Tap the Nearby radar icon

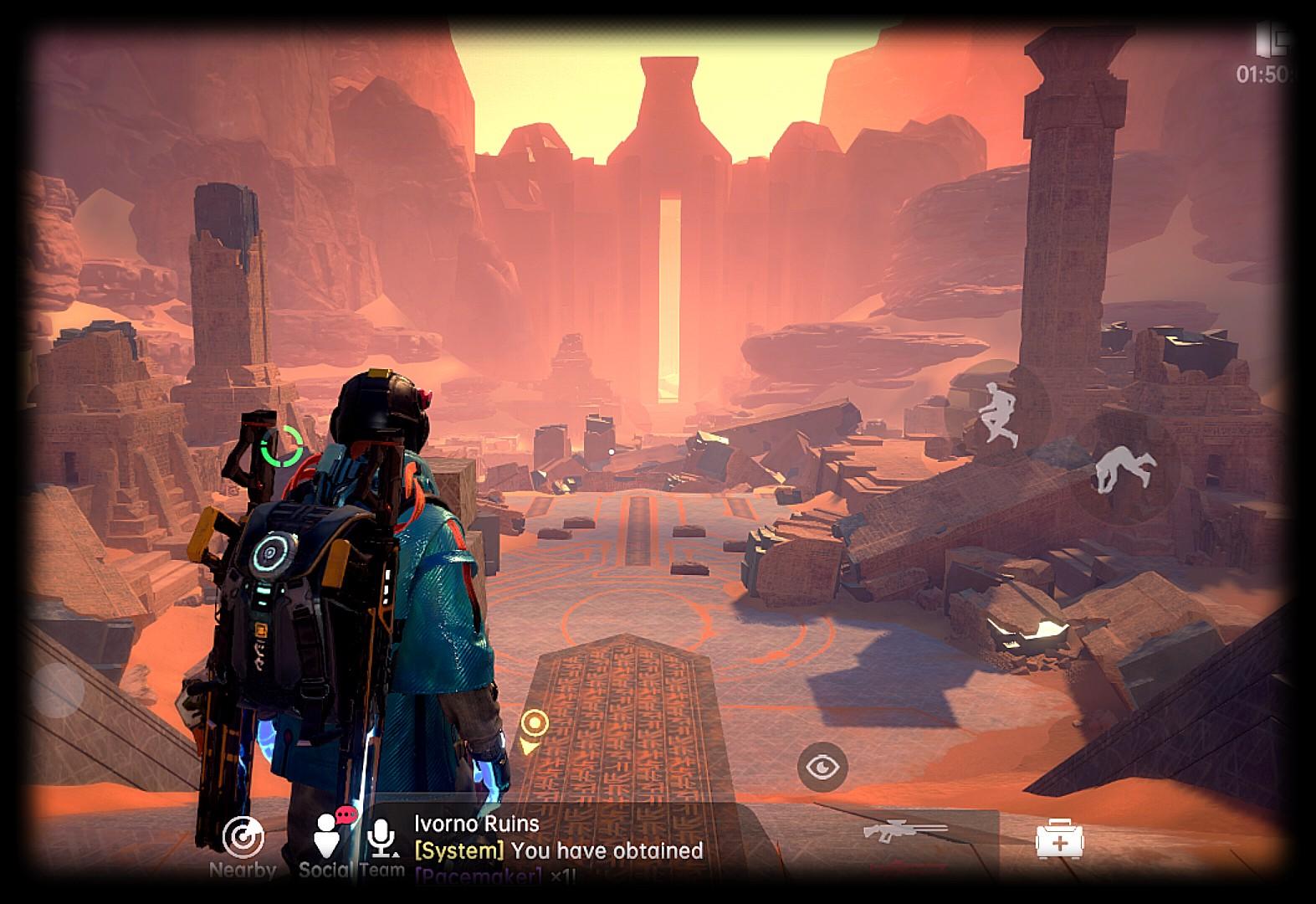[243, 838]
